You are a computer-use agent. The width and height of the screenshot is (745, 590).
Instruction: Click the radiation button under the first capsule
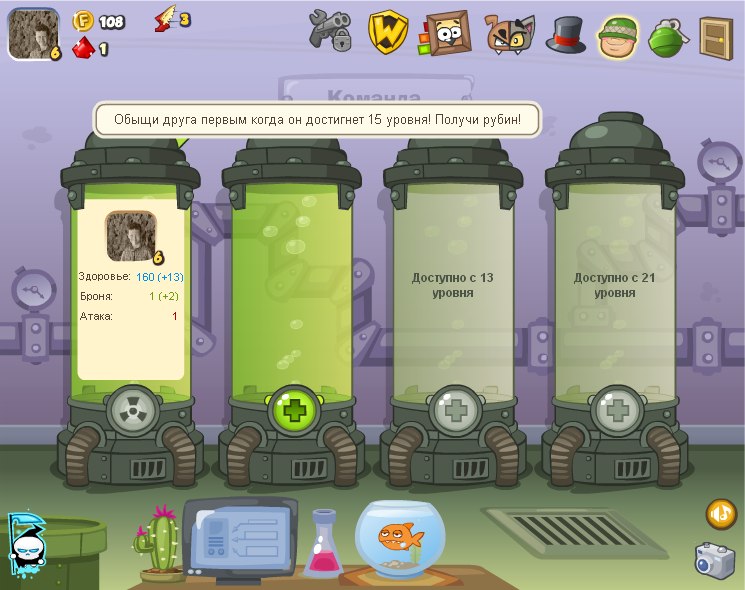(x=132, y=409)
